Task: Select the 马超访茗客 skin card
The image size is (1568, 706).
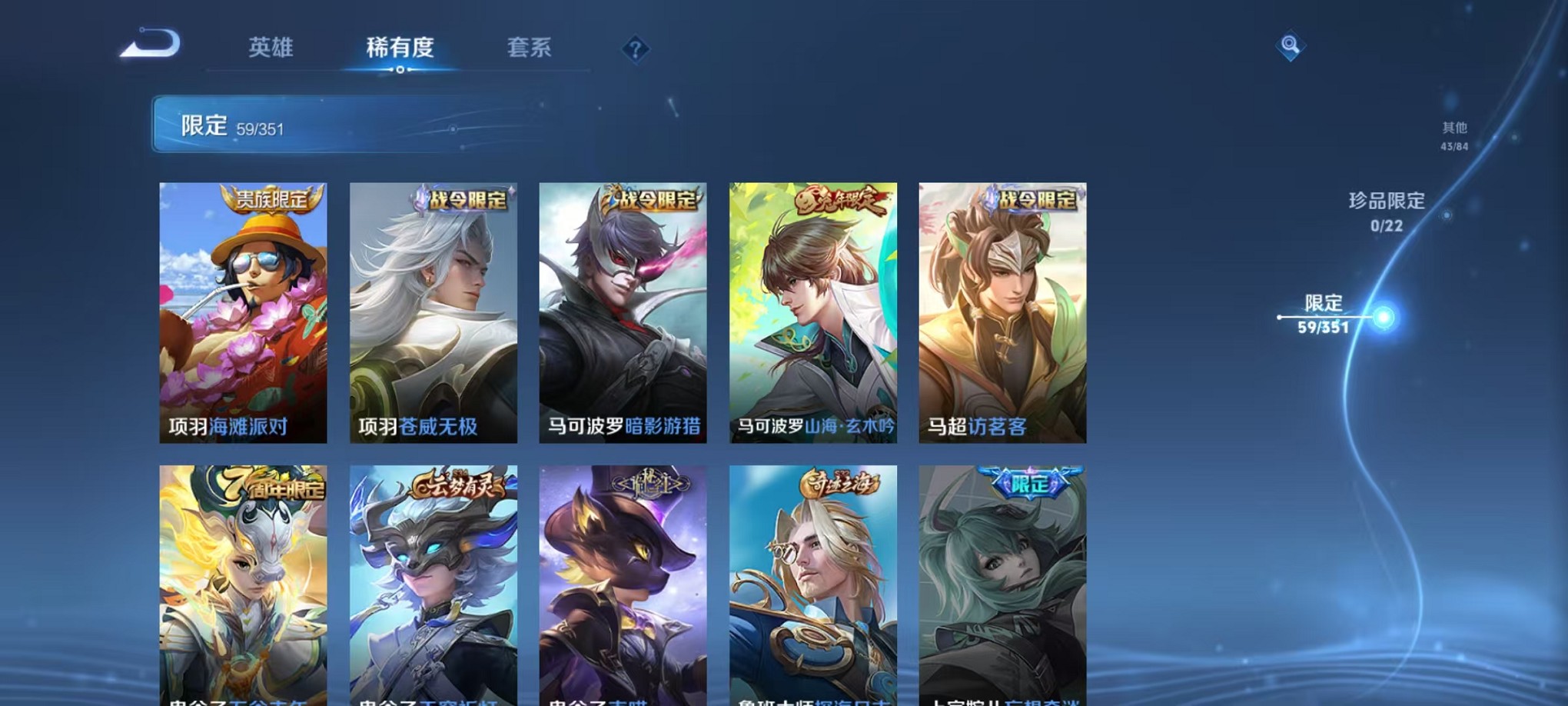Action: click(1005, 315)
